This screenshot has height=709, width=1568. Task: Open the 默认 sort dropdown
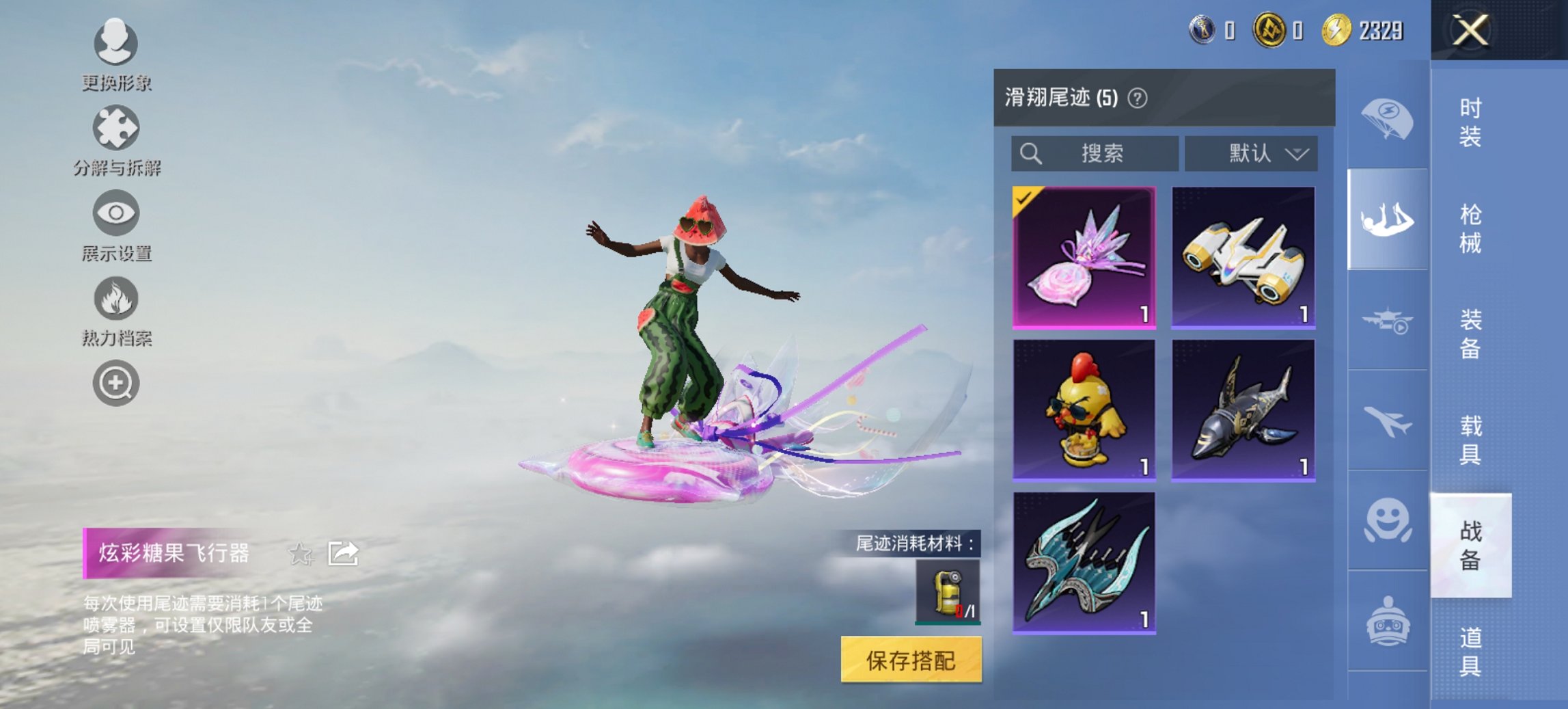pyautogui.click(x=1254, y=153)
